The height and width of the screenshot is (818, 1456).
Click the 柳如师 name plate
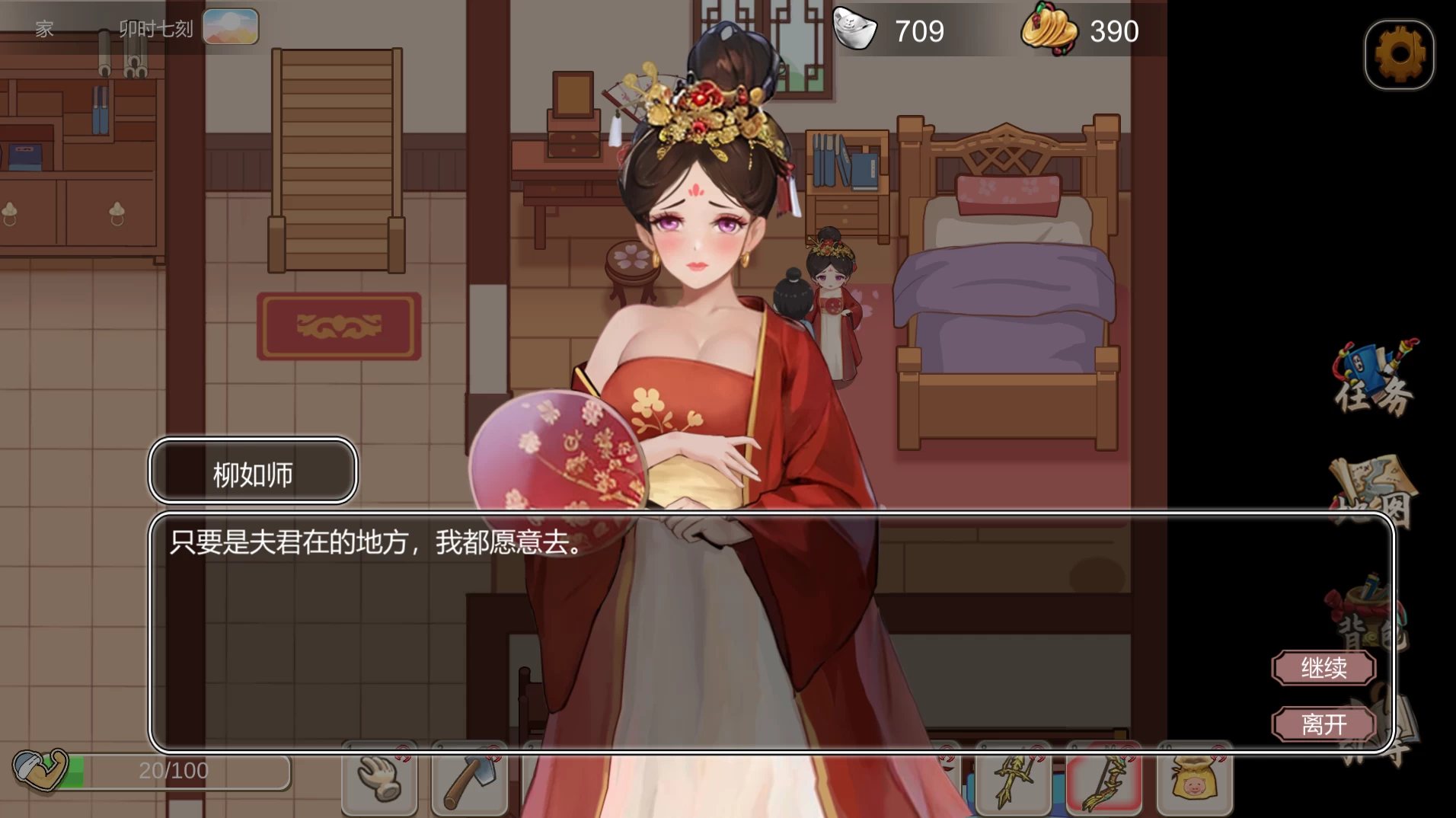coord(252,472)
